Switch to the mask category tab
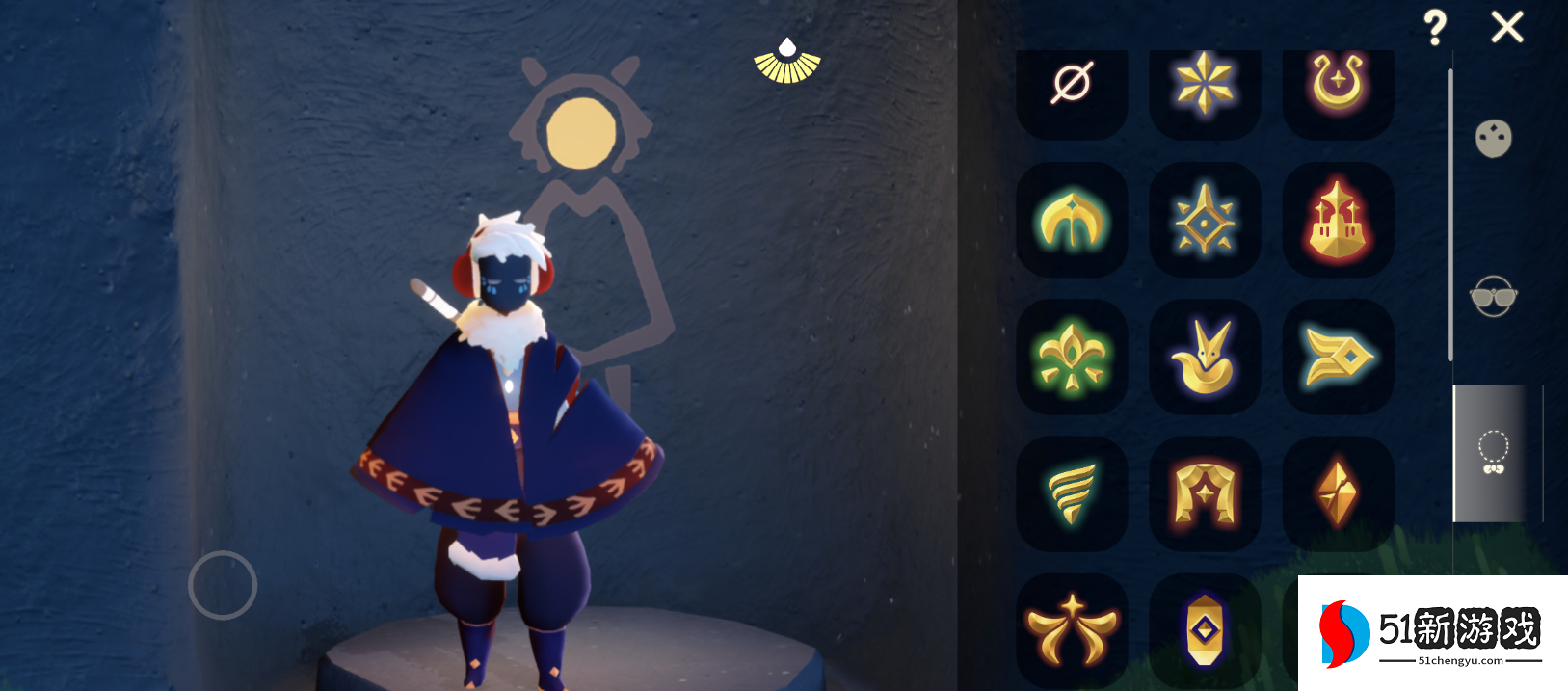The width and height of the screenshot is (1568, 691). pos(1493,139)
